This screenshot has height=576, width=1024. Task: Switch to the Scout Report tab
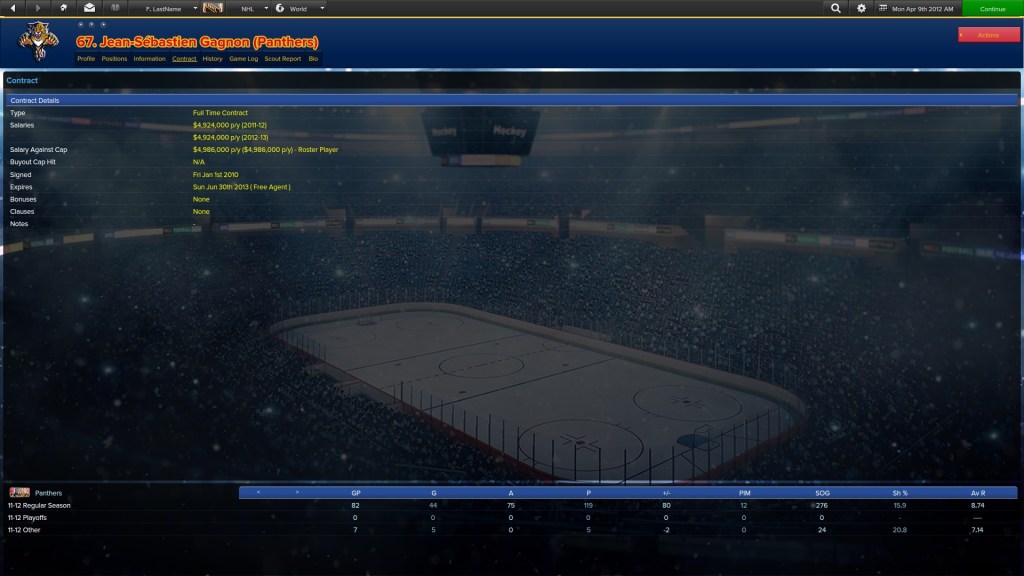282,59
